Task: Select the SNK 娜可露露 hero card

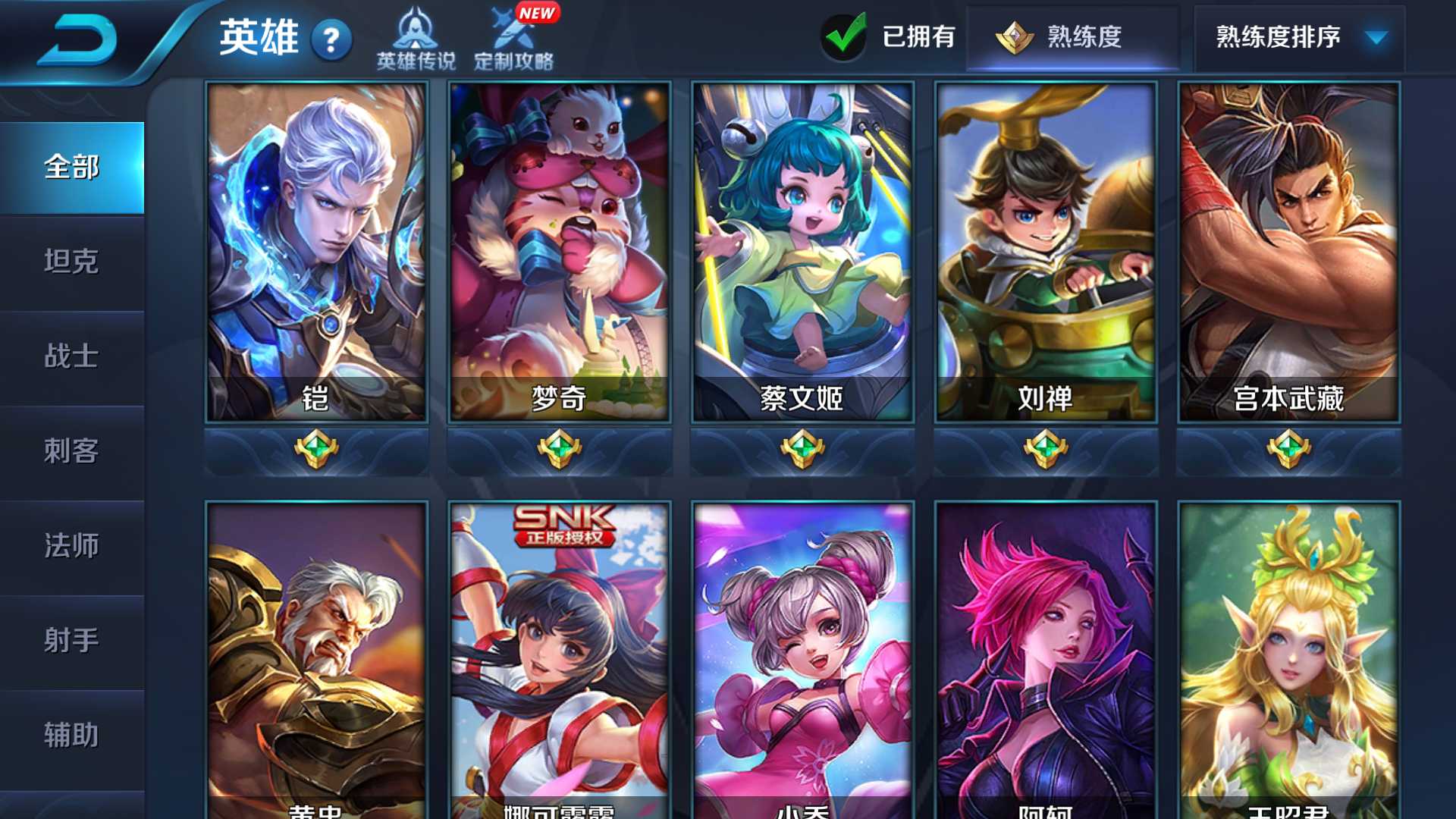Action: [x=560, y=660]
